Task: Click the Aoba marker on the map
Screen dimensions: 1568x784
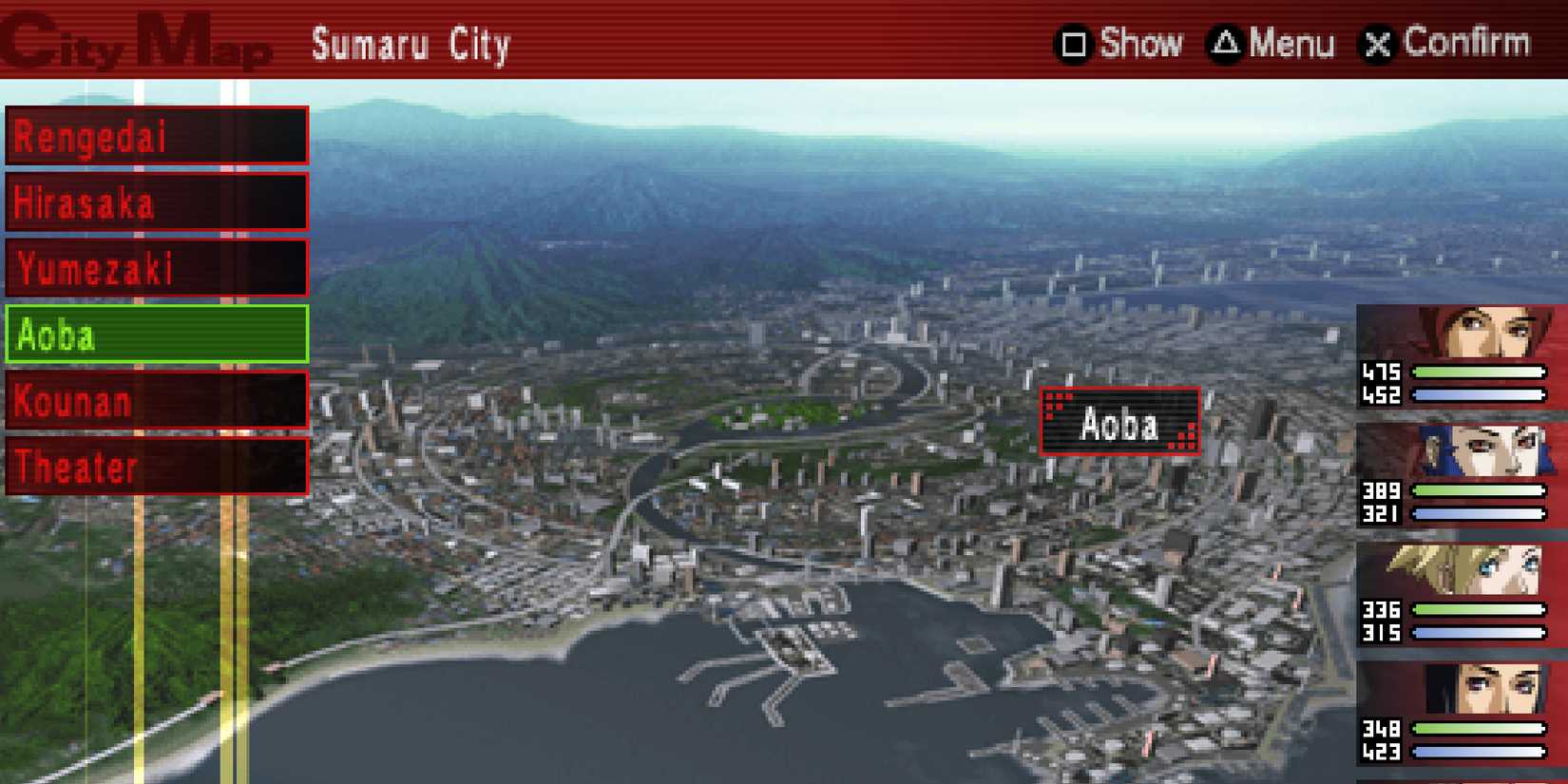Action: (x=1119, y=421)
